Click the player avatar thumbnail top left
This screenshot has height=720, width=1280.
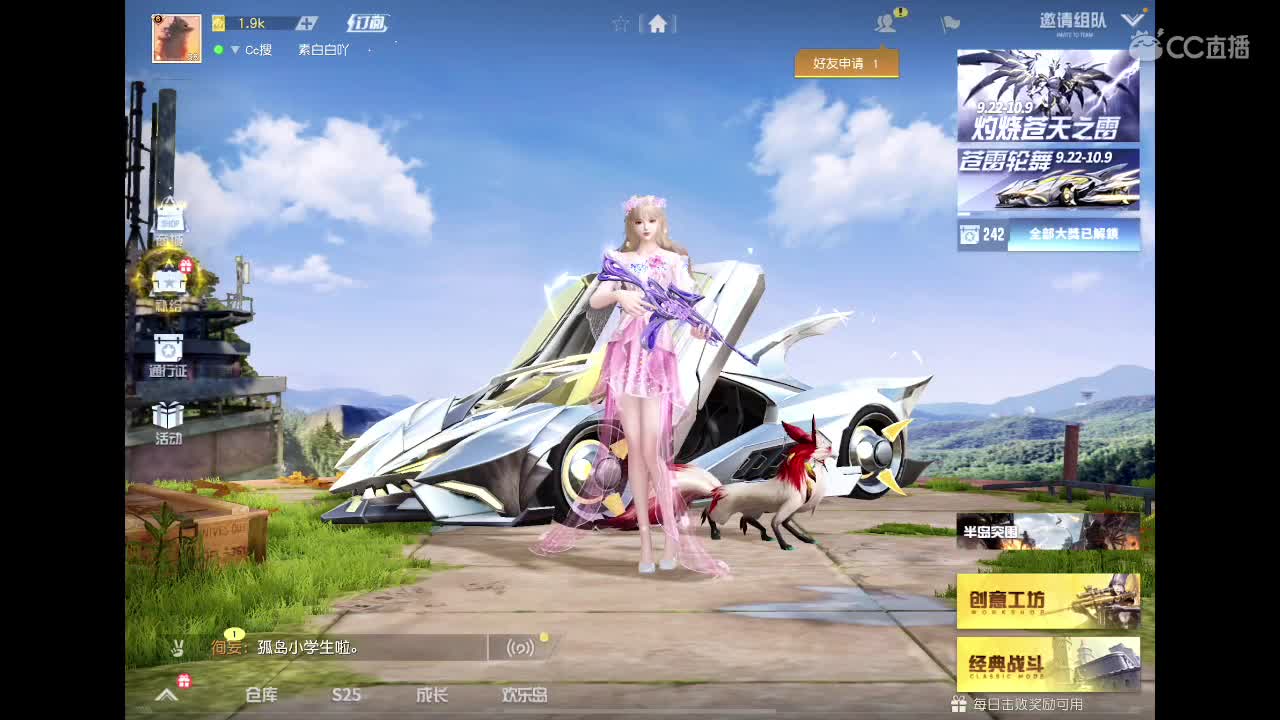point(177,37)
